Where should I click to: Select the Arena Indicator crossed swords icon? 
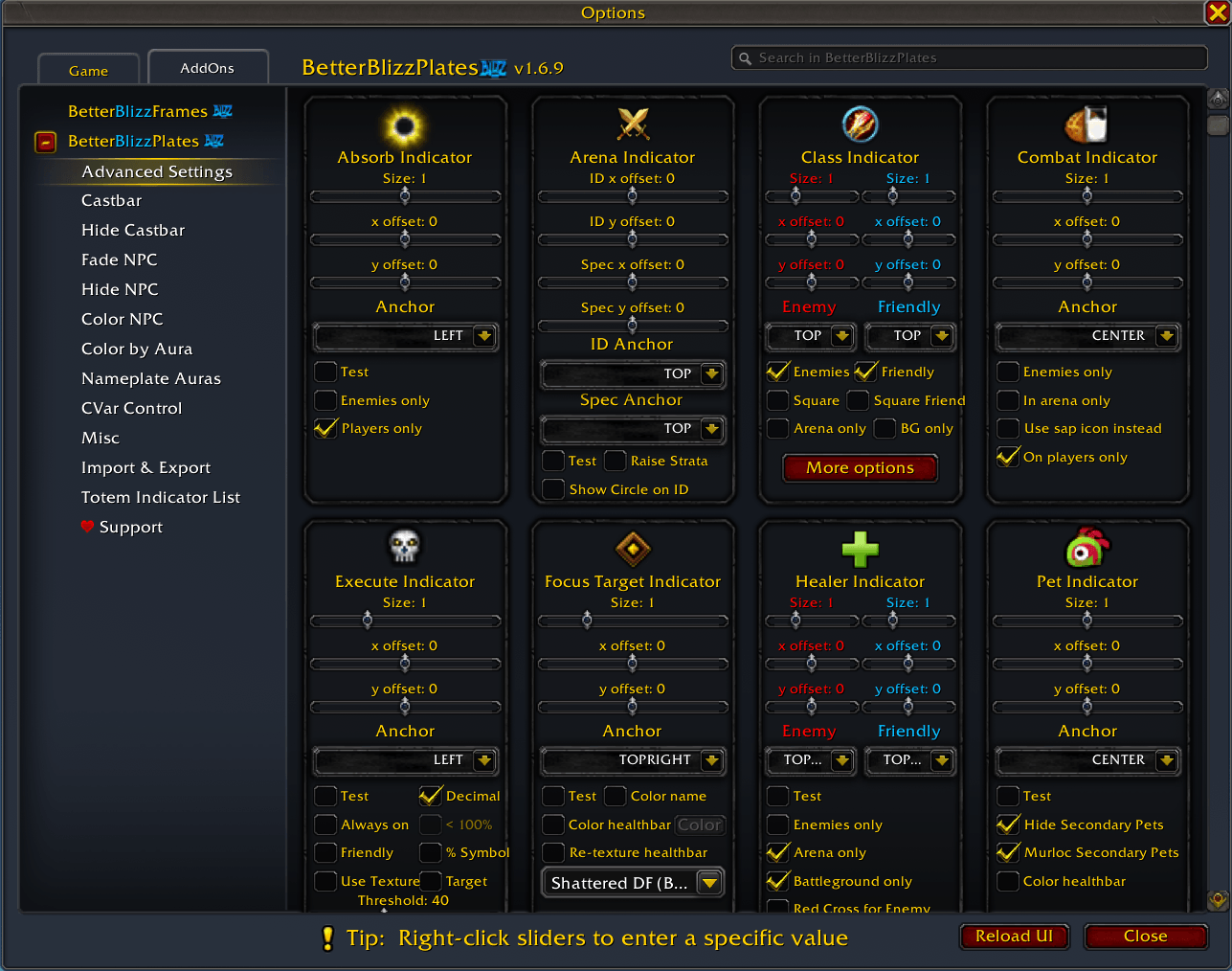pos(632,124)
